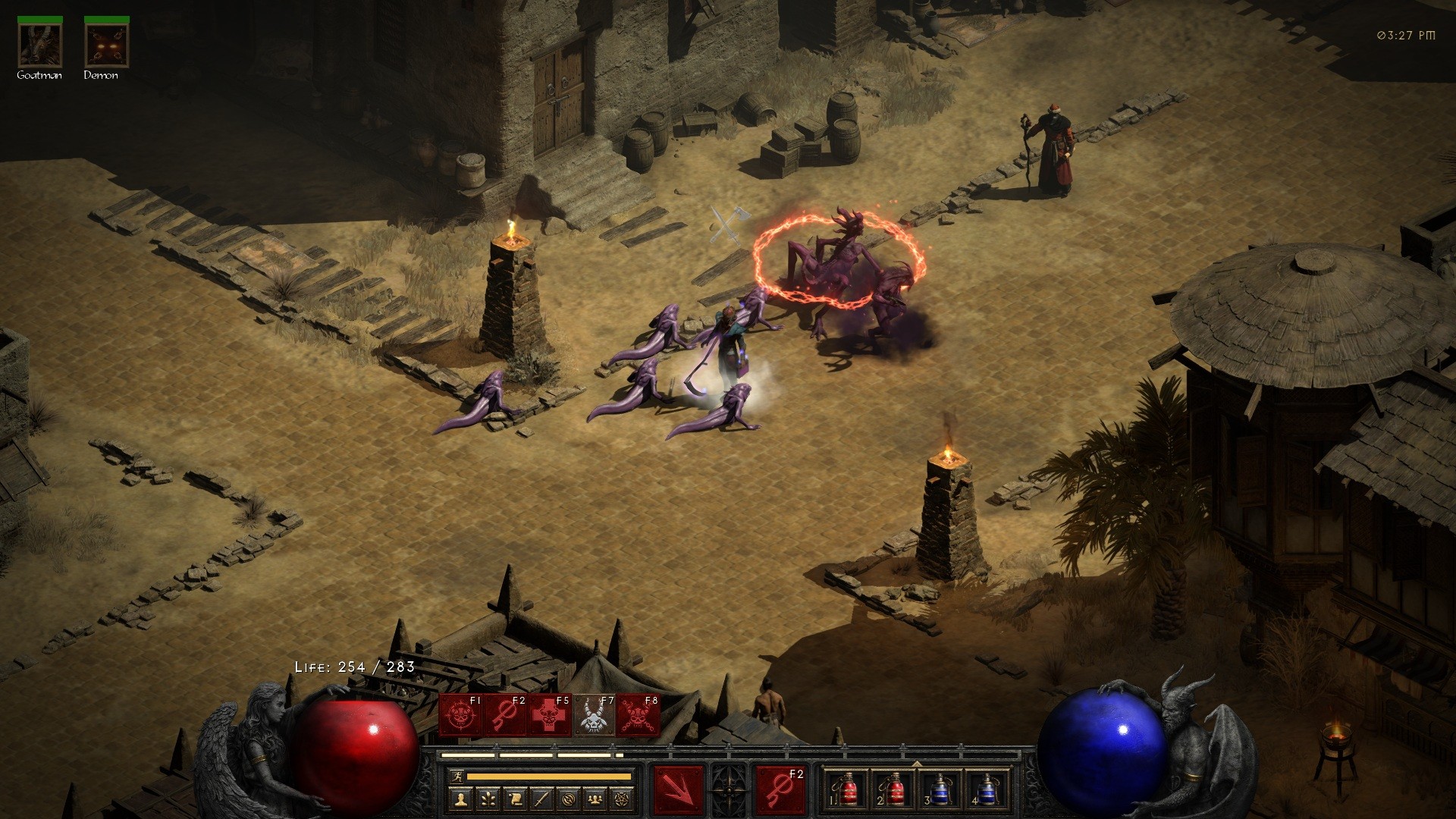Open the skill tree branch icon
Viewport: 1456px width, 819px height.
pyautogui.click(x=487, y=799)
